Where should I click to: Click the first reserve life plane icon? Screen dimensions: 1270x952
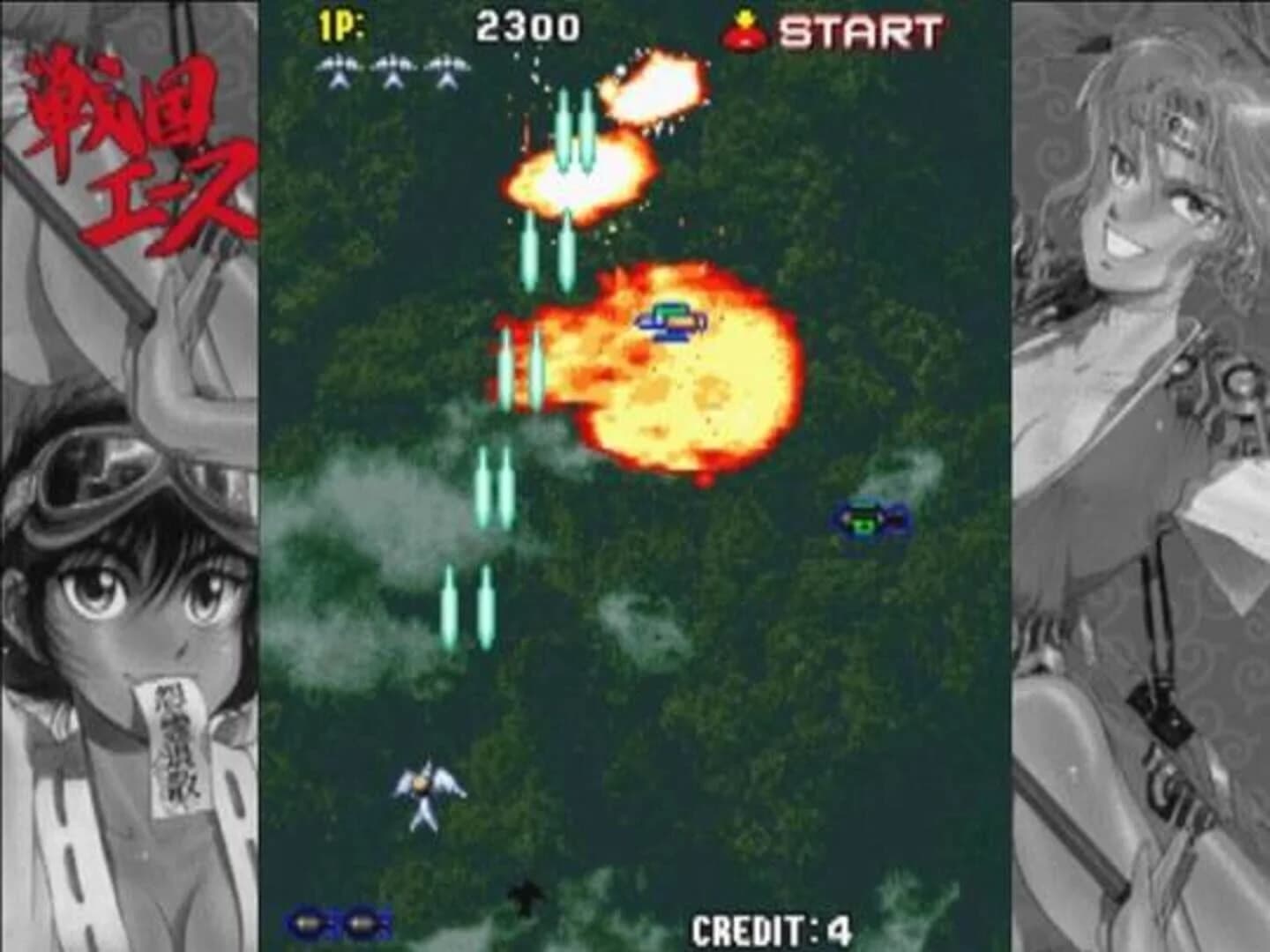338,69
